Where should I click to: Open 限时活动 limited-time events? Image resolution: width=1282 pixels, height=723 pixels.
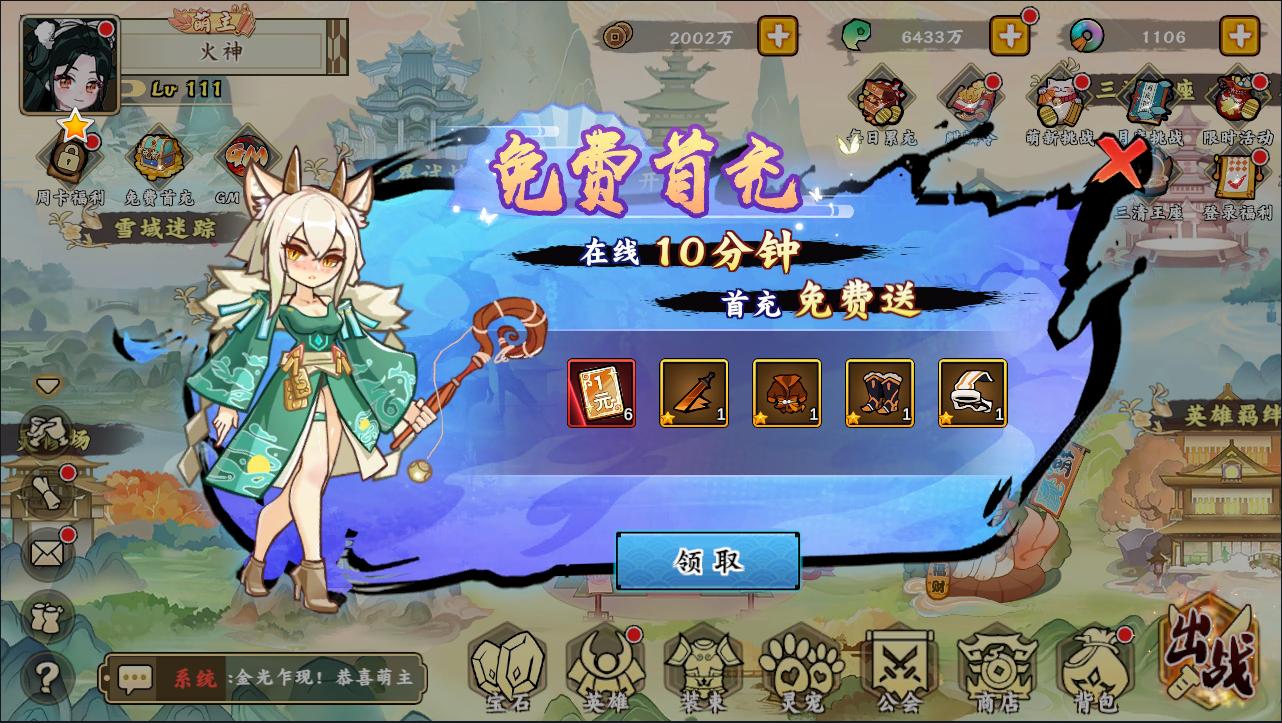coord(1237,95)
